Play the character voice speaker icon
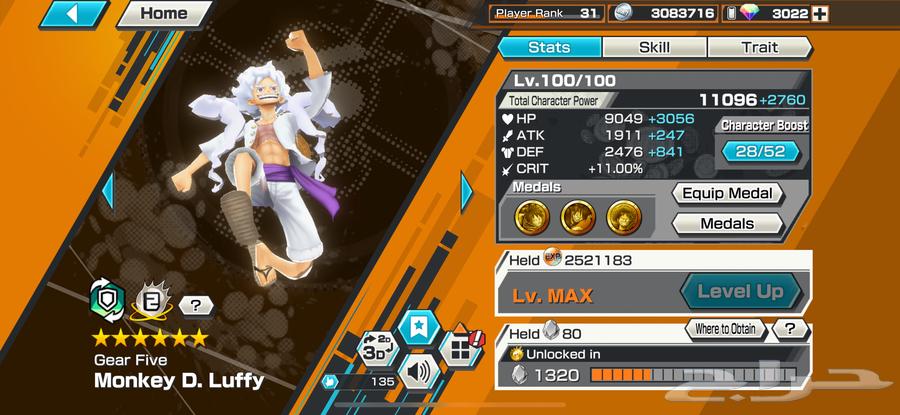Screen dimensions: 900x415 [x=416, y=374]
